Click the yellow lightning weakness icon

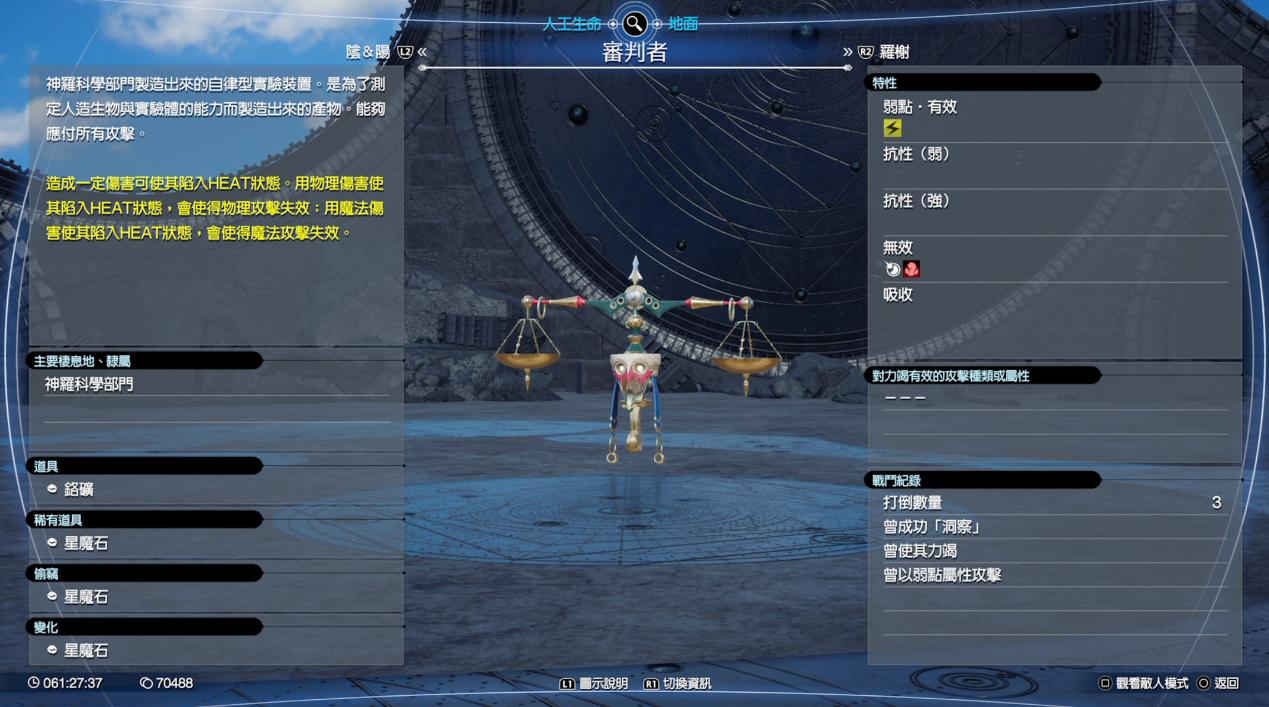click(x=893, y=128)
